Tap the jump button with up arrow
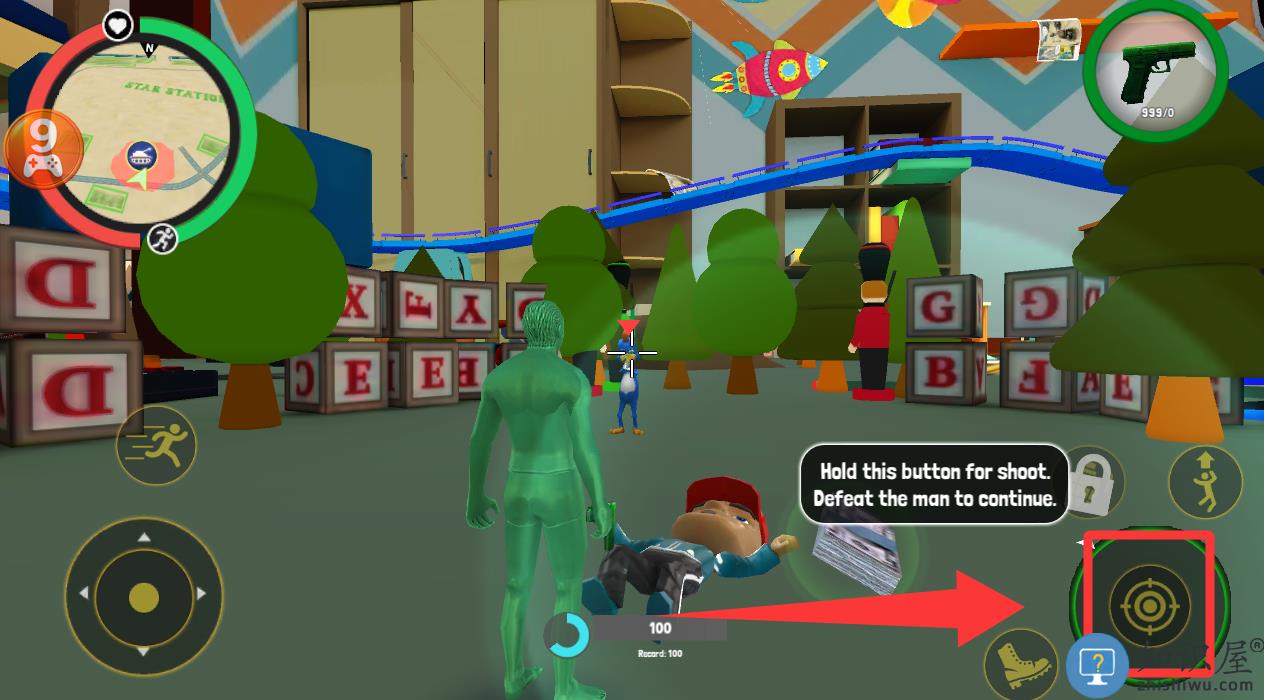1264x700 pixels. [1204, 481]
